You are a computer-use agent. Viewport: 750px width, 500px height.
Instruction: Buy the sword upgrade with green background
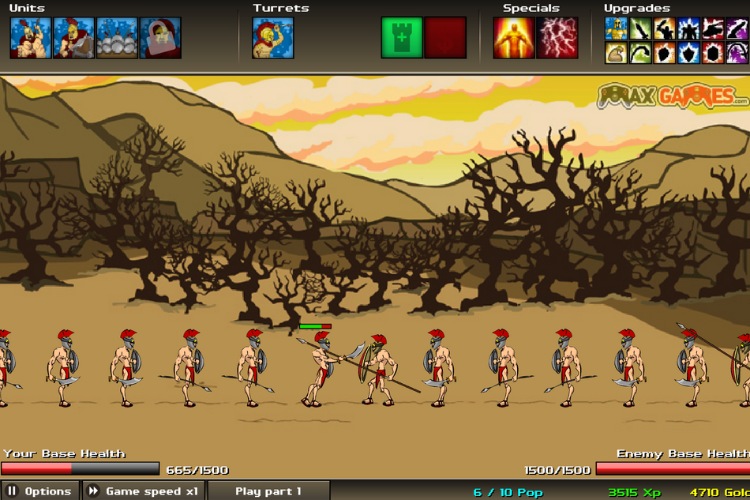pyautogui.click(x=640, y=28)
